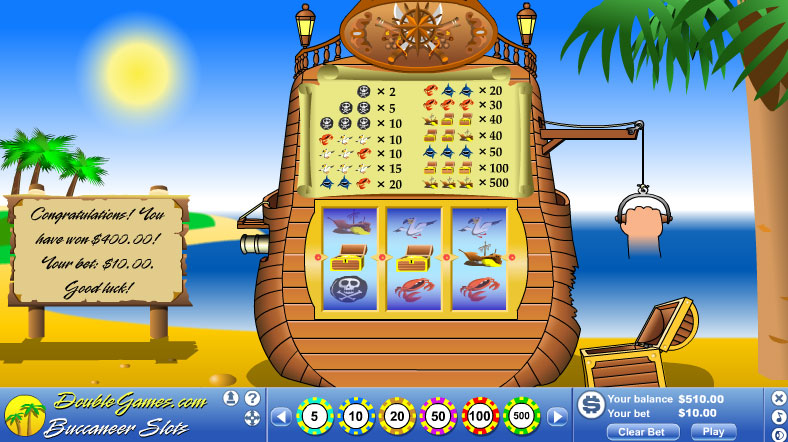Show lower chip values with left arrow
Viewport: 788px width, 442px height.
pos(281,416)
